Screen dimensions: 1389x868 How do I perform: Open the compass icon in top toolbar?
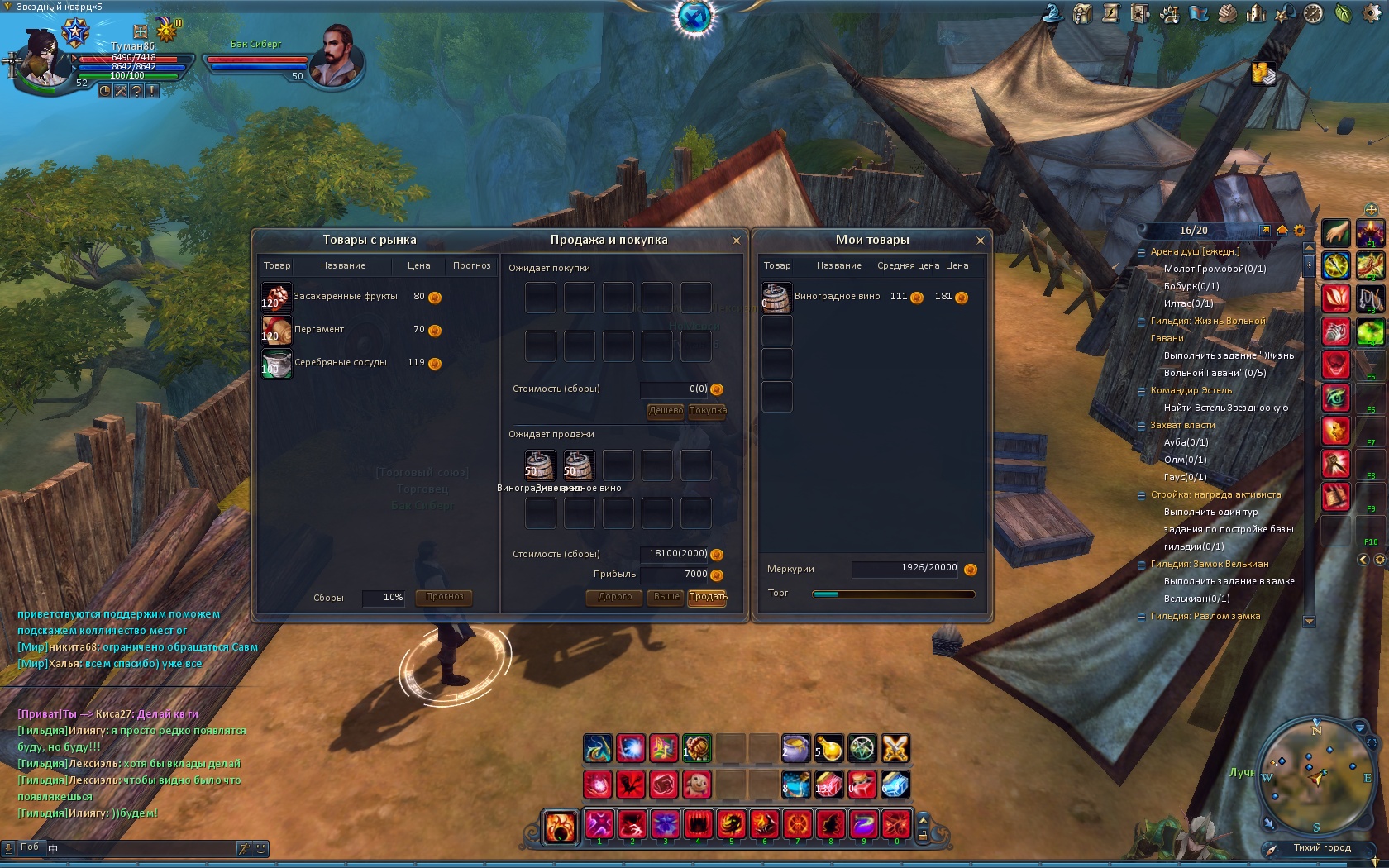1313,14
